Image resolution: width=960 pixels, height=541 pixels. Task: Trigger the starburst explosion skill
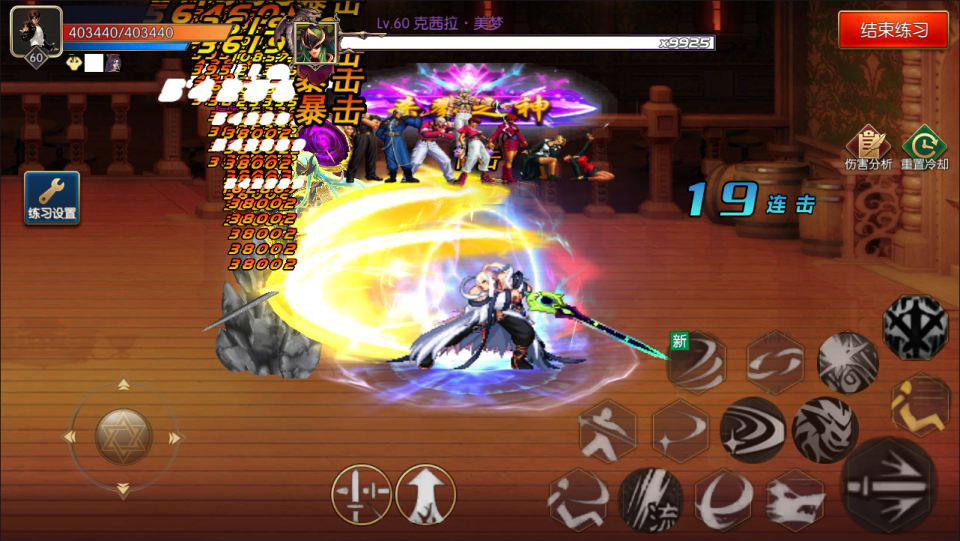pos(848,362)
